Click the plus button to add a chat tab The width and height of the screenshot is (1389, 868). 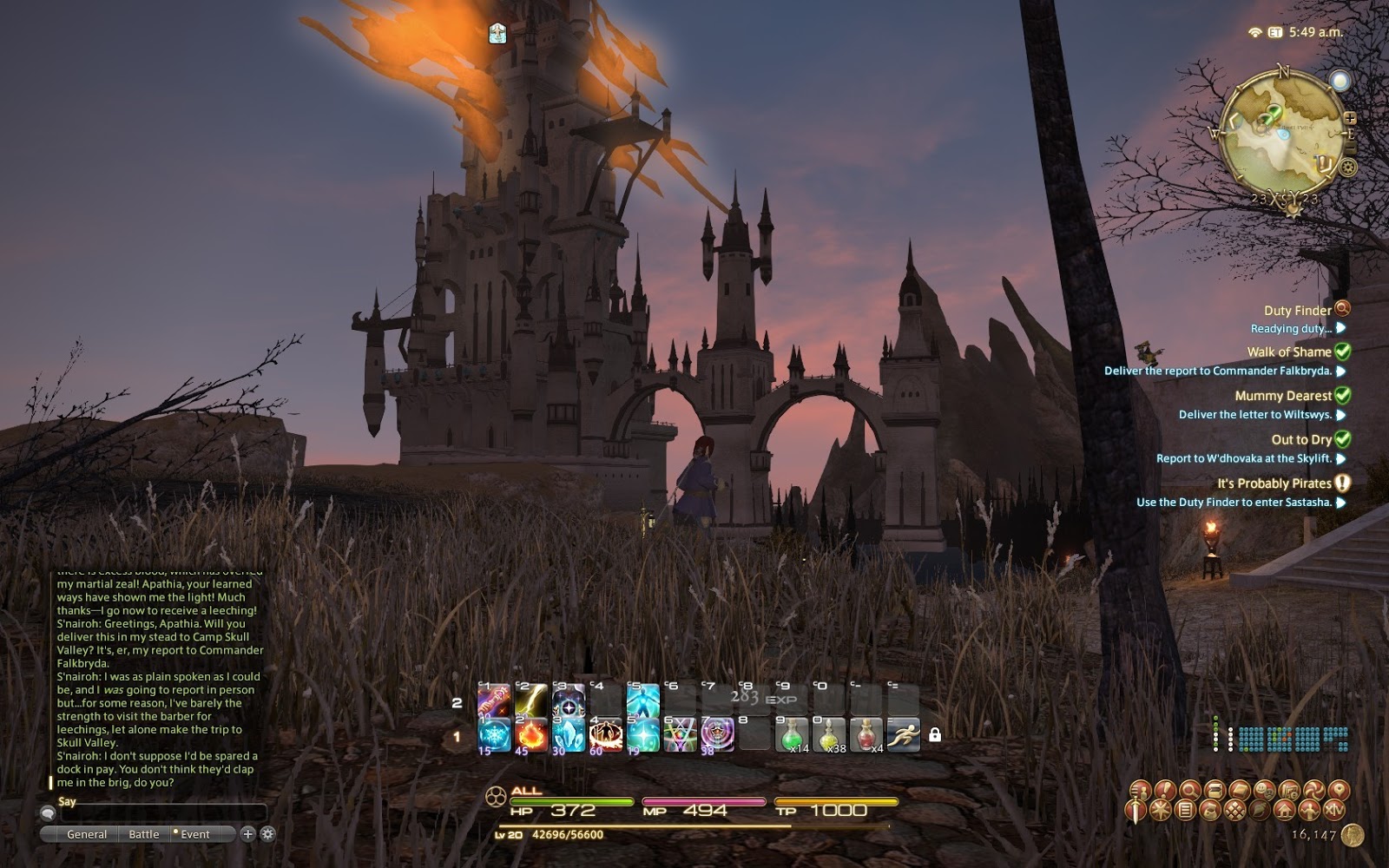tap(247, 833)
